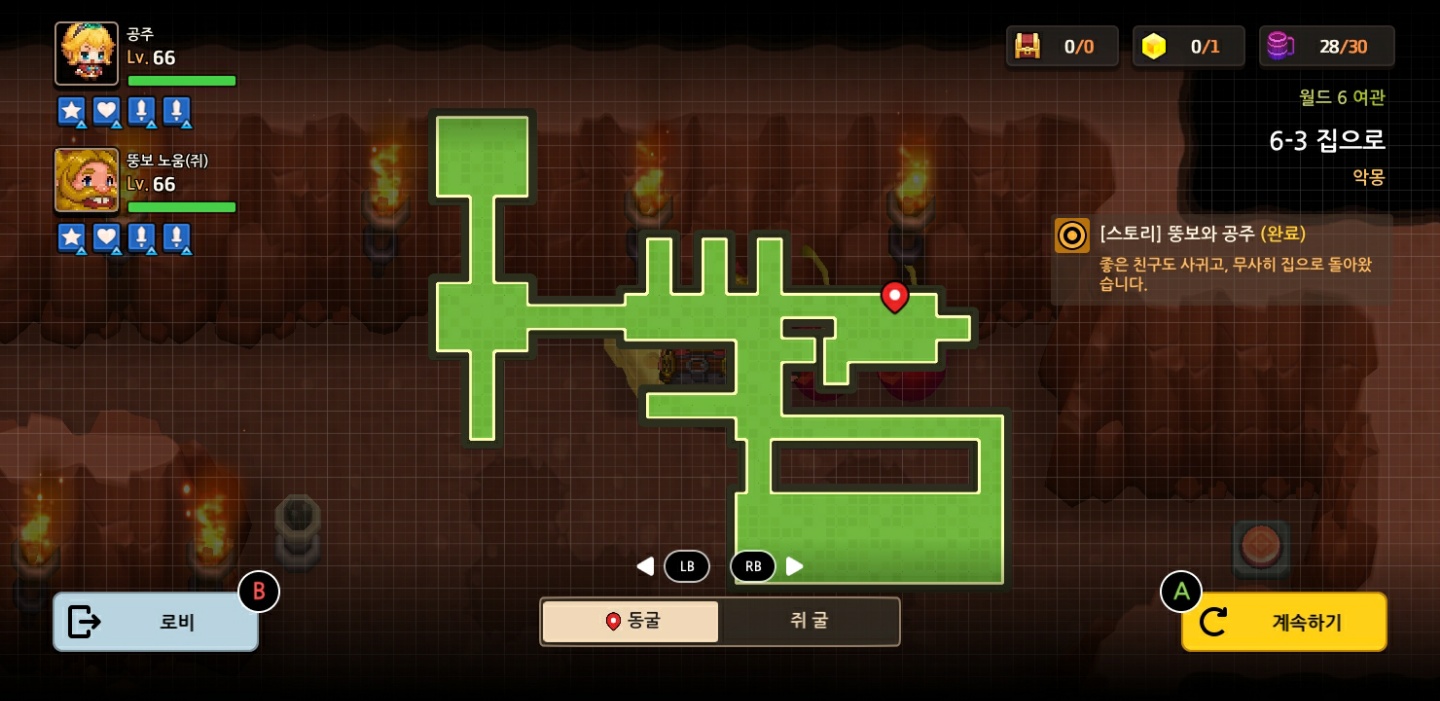Viewport: 1440px width, 701px height.
Task: Switch to the 동굴 map tab
Action: click(x=631, y=621)
